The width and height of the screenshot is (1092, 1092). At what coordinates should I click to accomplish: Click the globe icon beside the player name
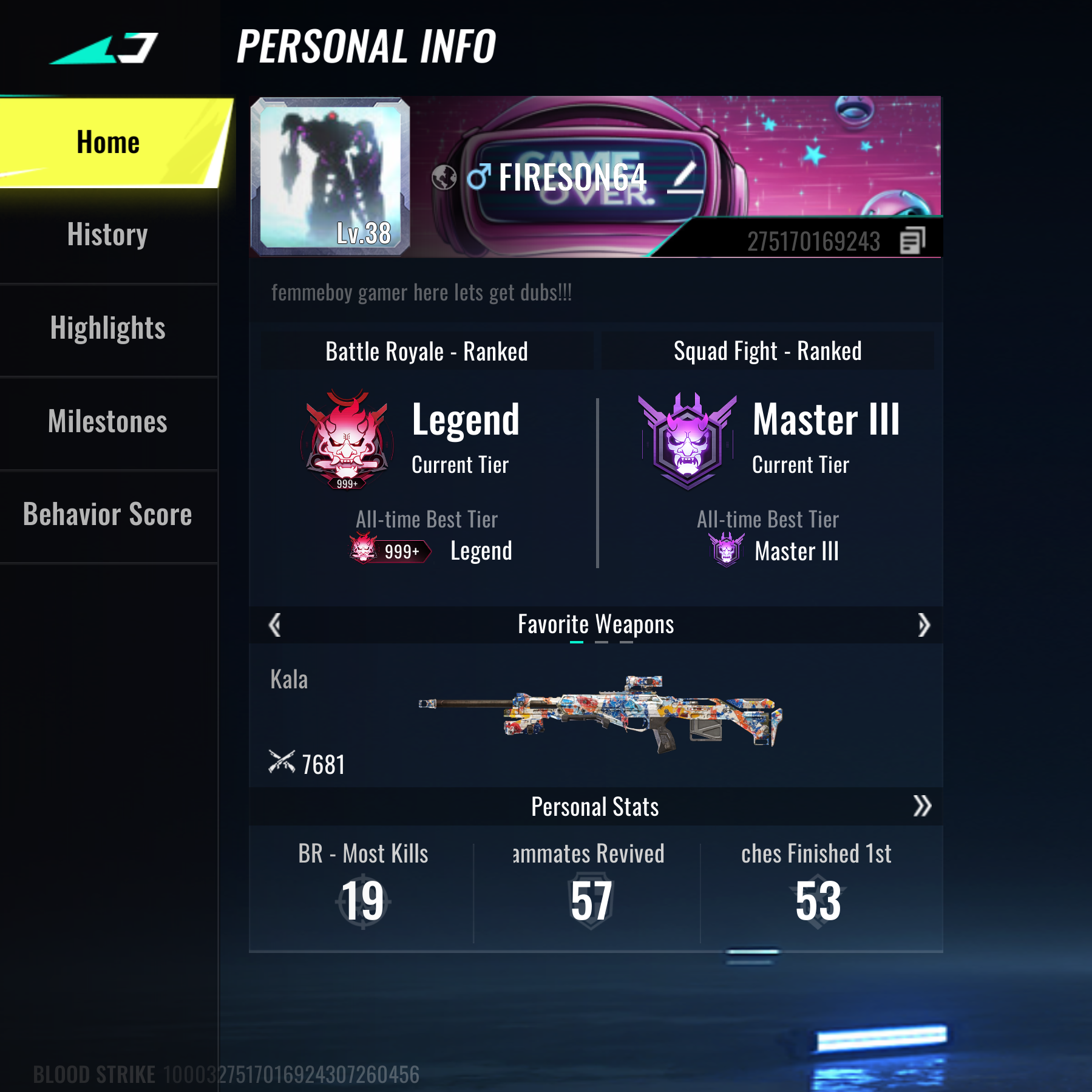pyautogui.click(x=444, y=178)
